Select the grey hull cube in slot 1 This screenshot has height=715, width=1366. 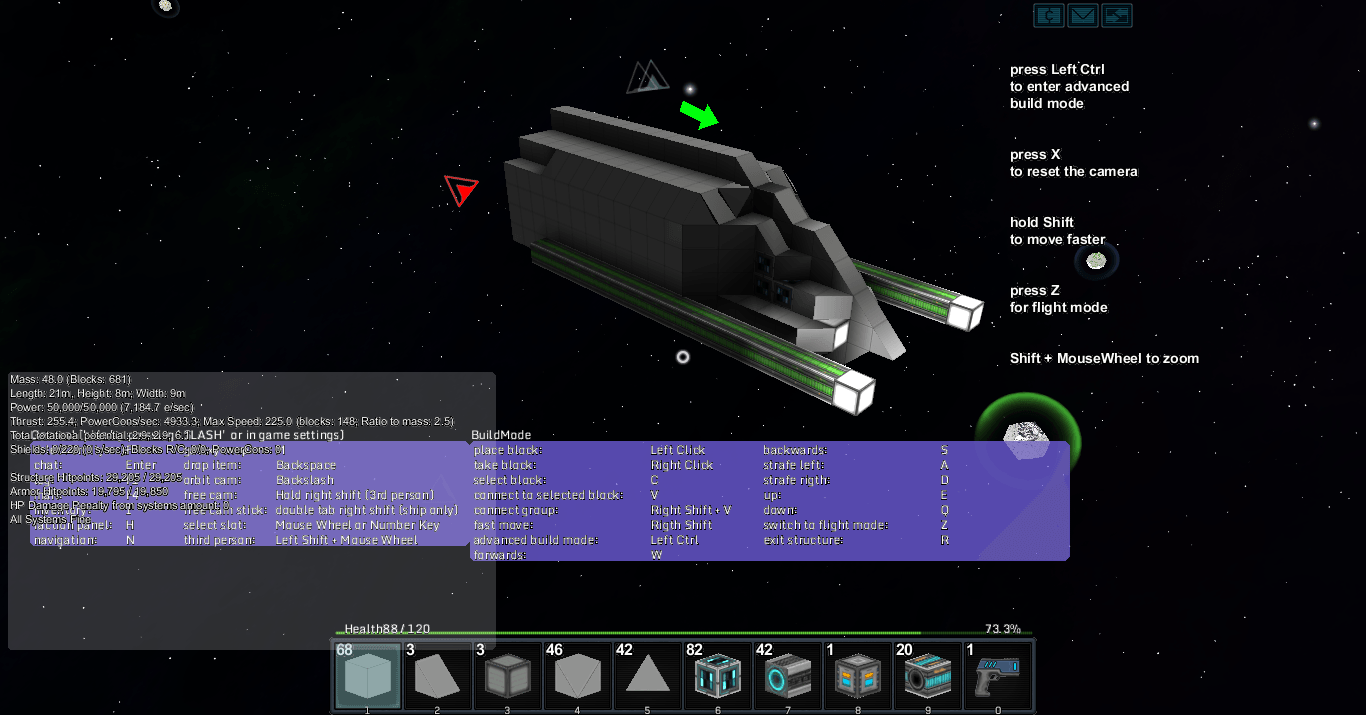tap(367, 675)
